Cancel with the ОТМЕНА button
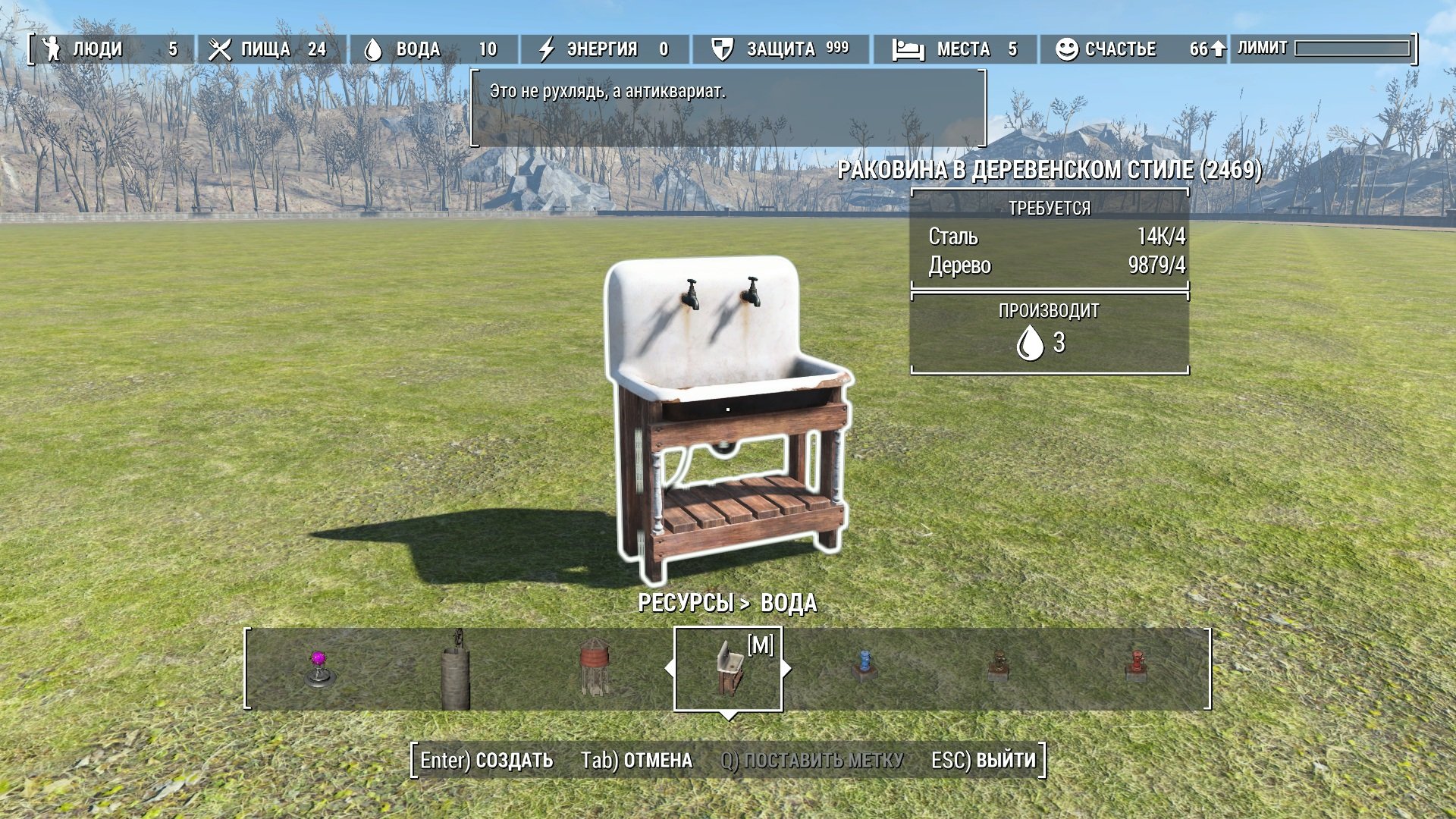 (636, 760)
